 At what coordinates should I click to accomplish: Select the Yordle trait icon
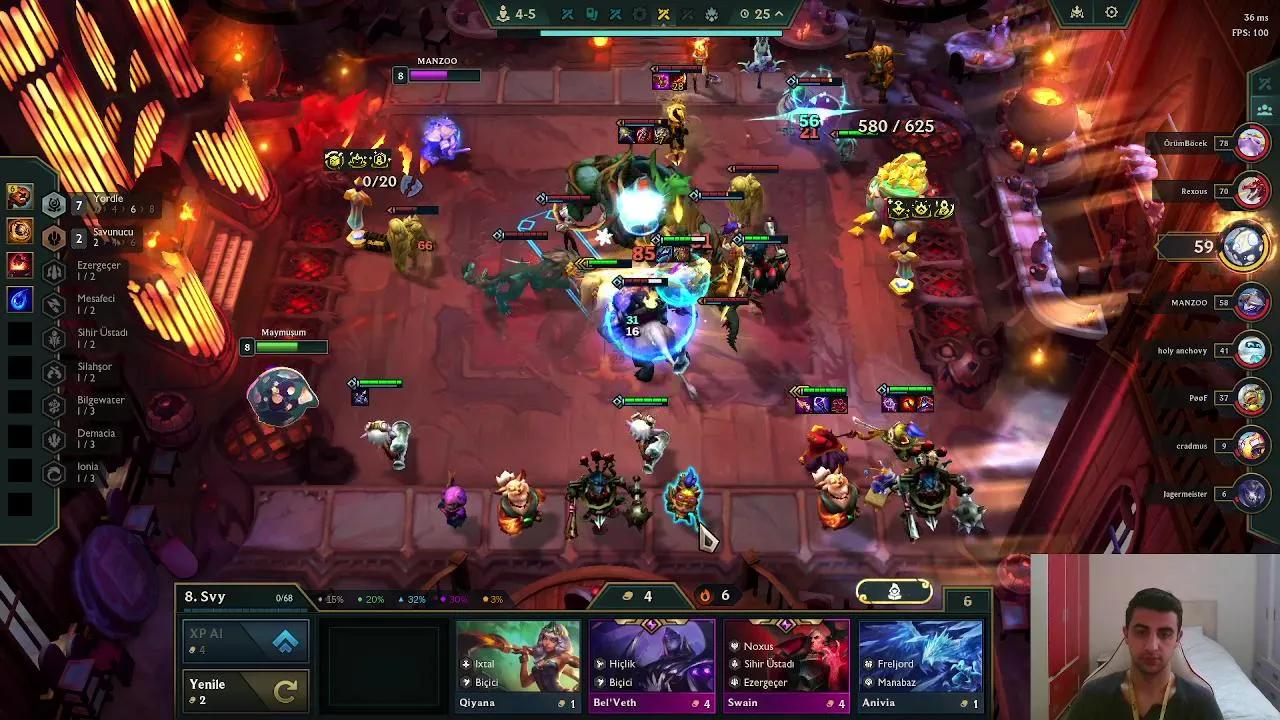pyautogui.click(x=53, y=205)
